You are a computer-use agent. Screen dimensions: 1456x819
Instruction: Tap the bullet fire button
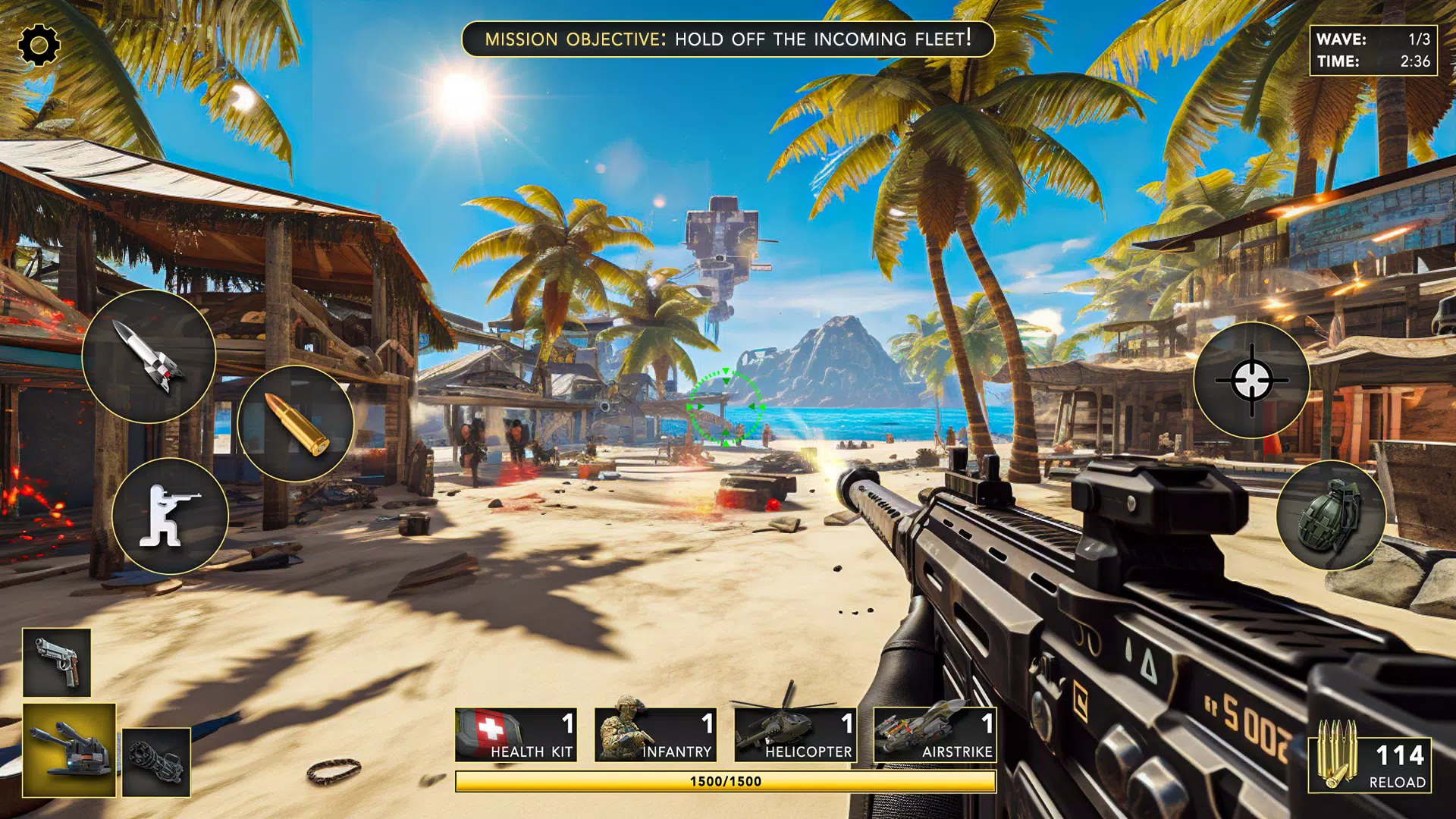pos(296,423)
